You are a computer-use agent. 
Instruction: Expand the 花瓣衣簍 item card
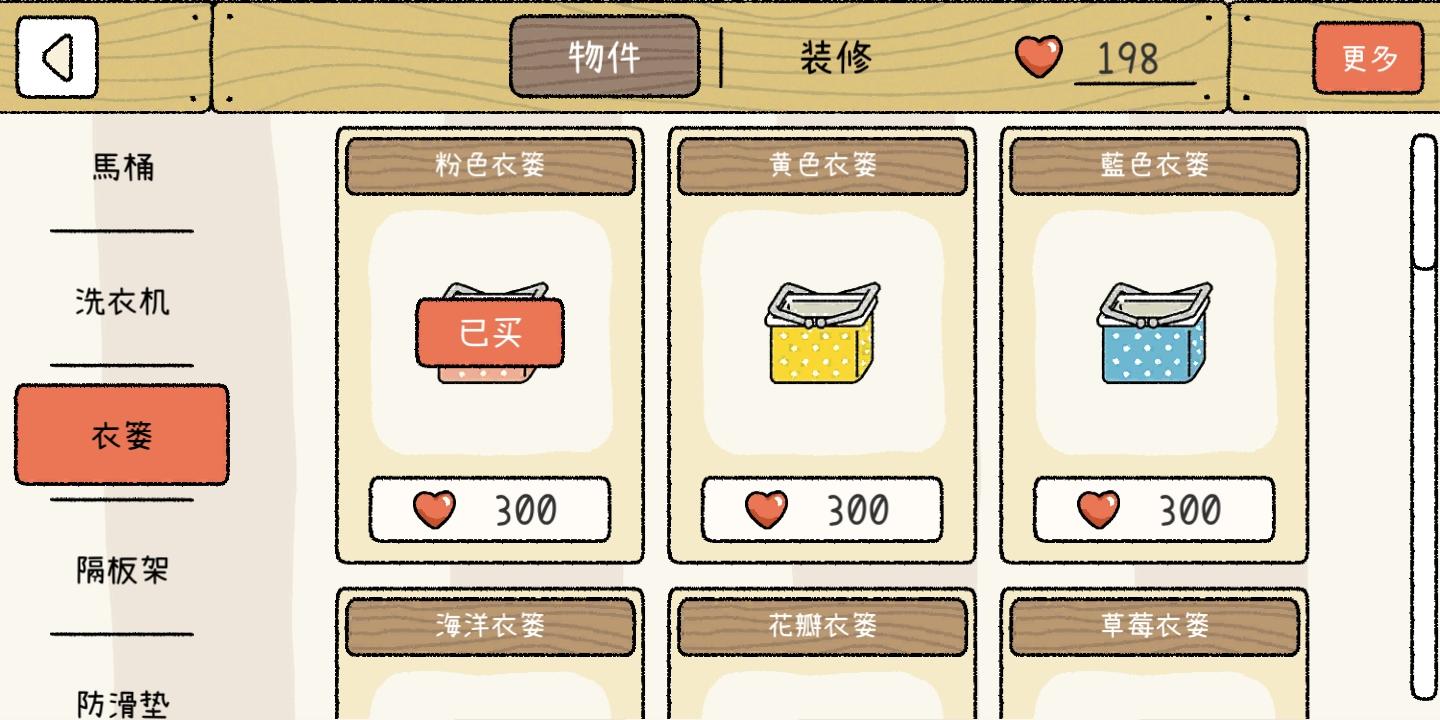coord(821,627)
